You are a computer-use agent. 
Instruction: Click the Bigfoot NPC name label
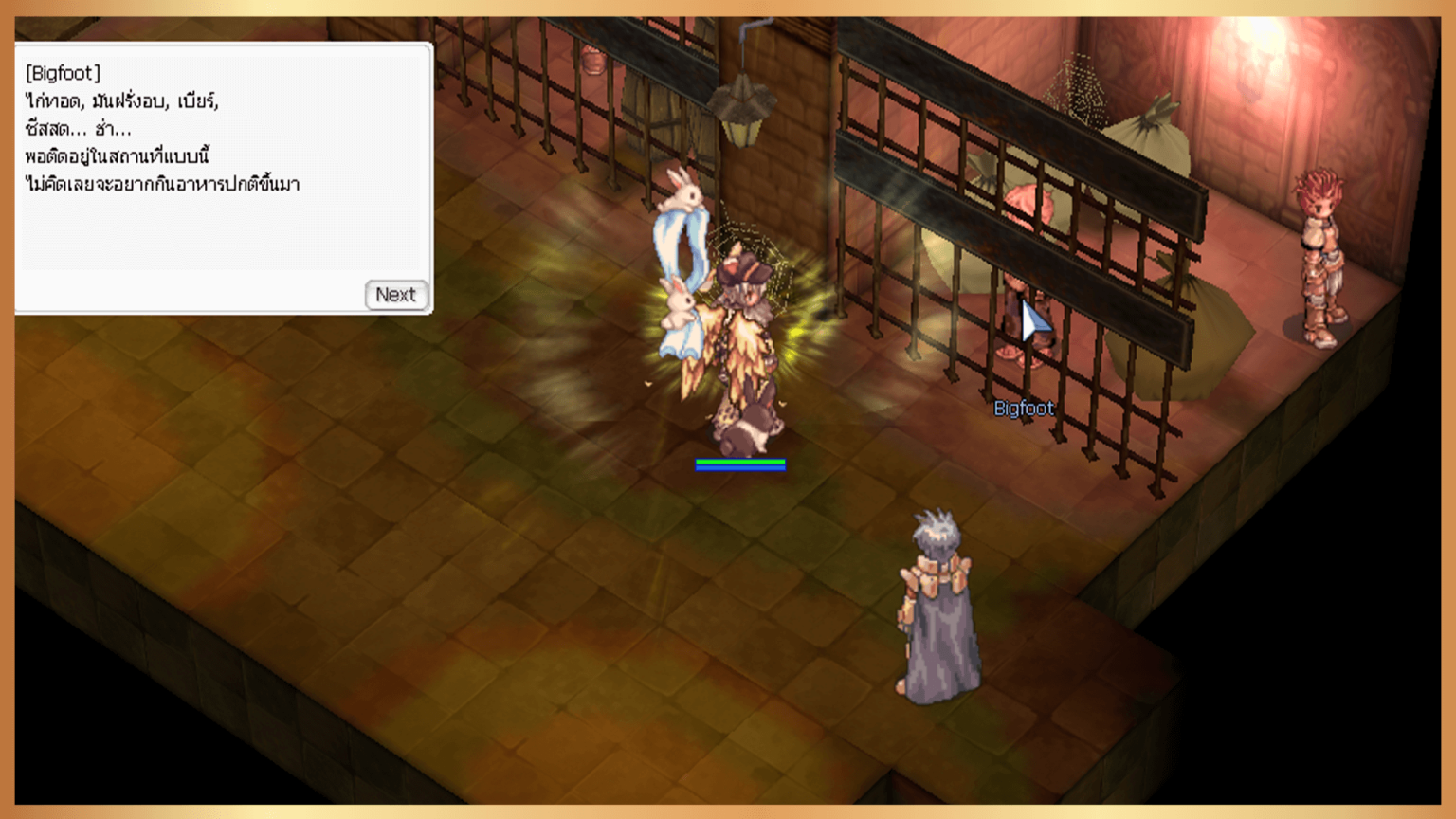coord(1024,408)
